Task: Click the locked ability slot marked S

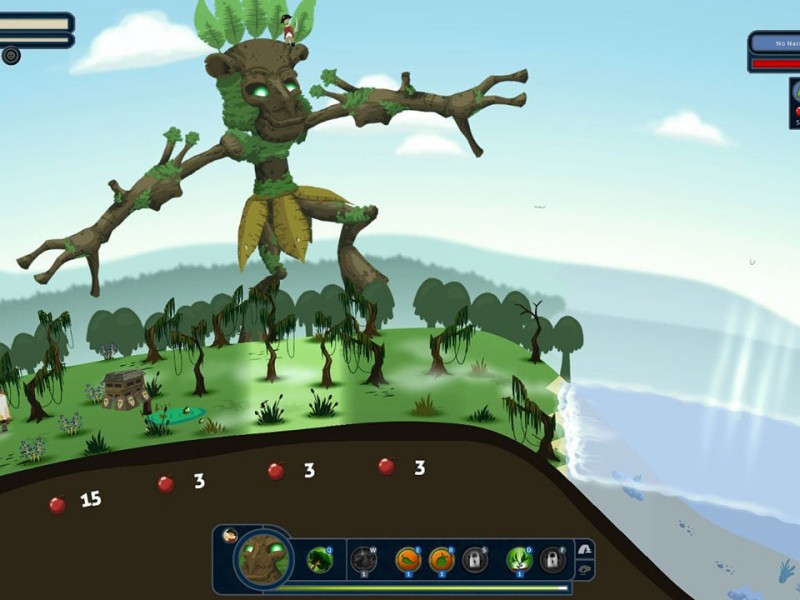Action: click(x=475, y=559)
